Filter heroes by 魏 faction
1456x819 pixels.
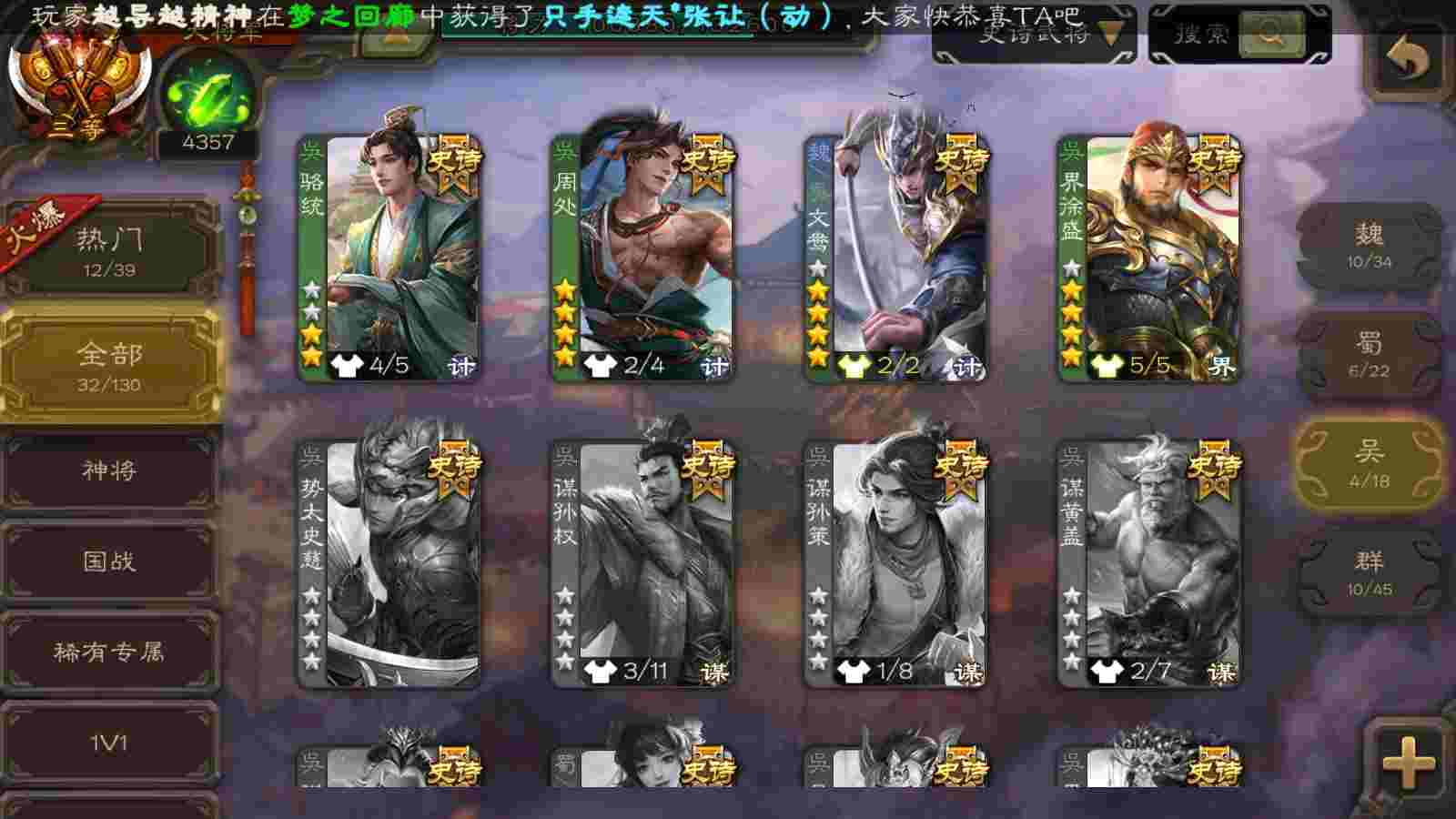tap(1370, 246)
